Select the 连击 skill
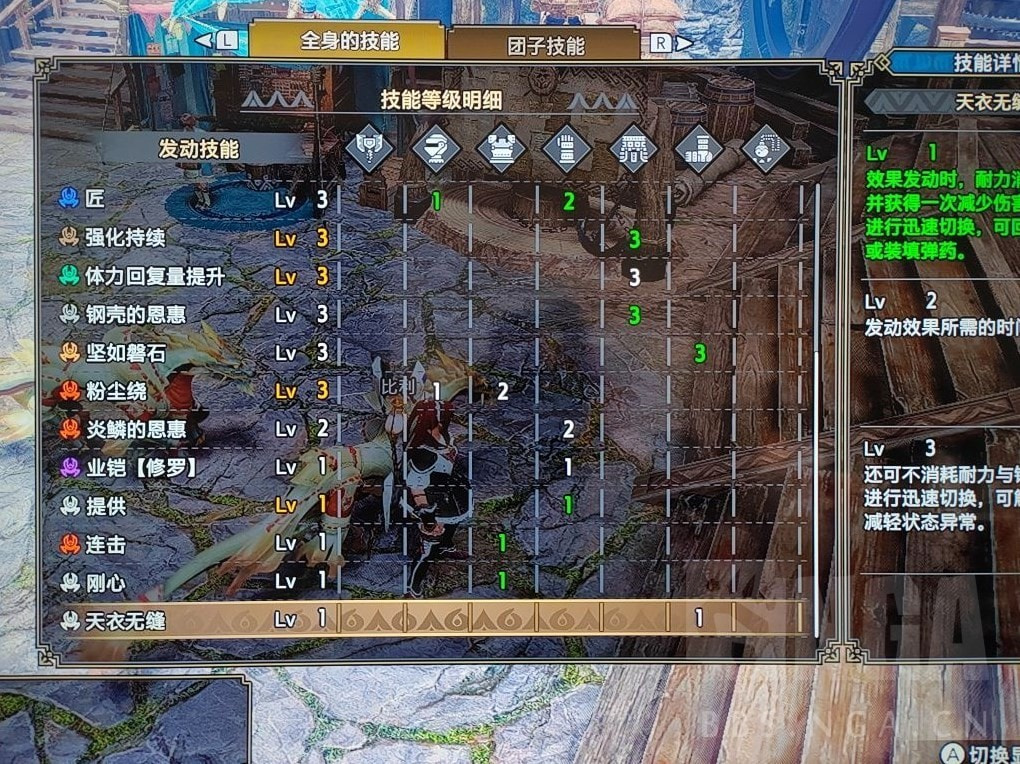1020x764 pixels. tap(106, 544)
